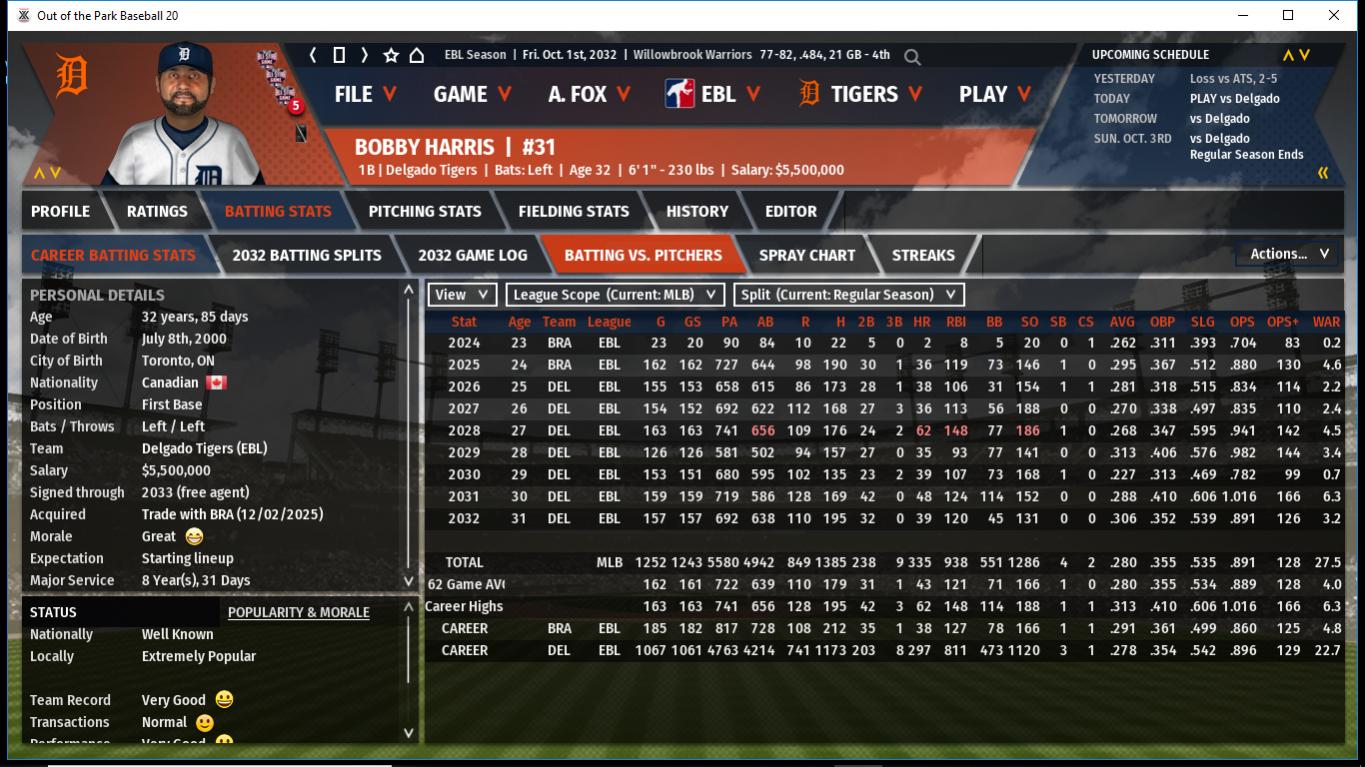The image size is (1365, 767).
Task: Open the A. FOX manager menu
Action: [589, 94]
